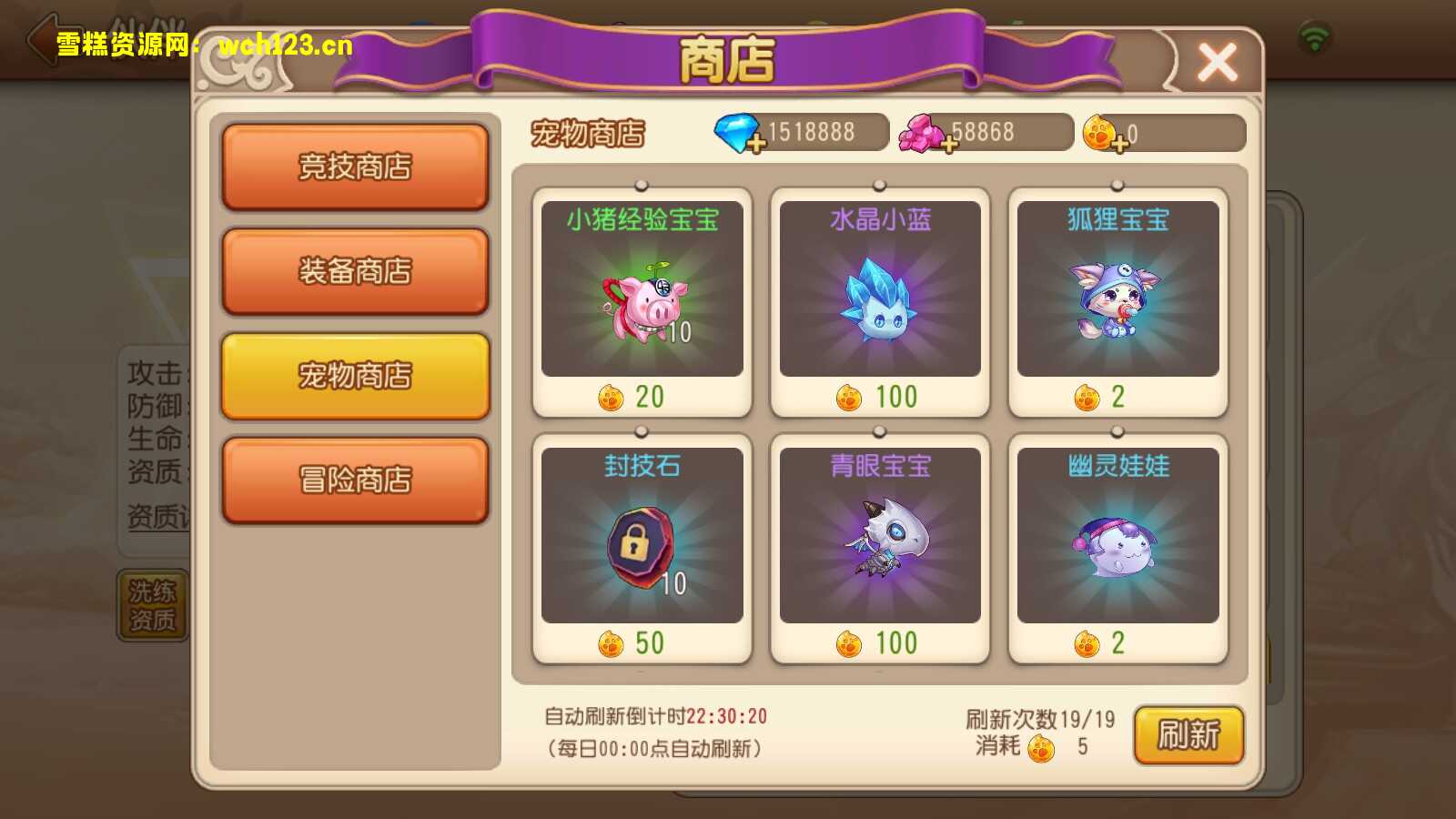Add more pink crystals
The image size is (1456, 819).
949,144
